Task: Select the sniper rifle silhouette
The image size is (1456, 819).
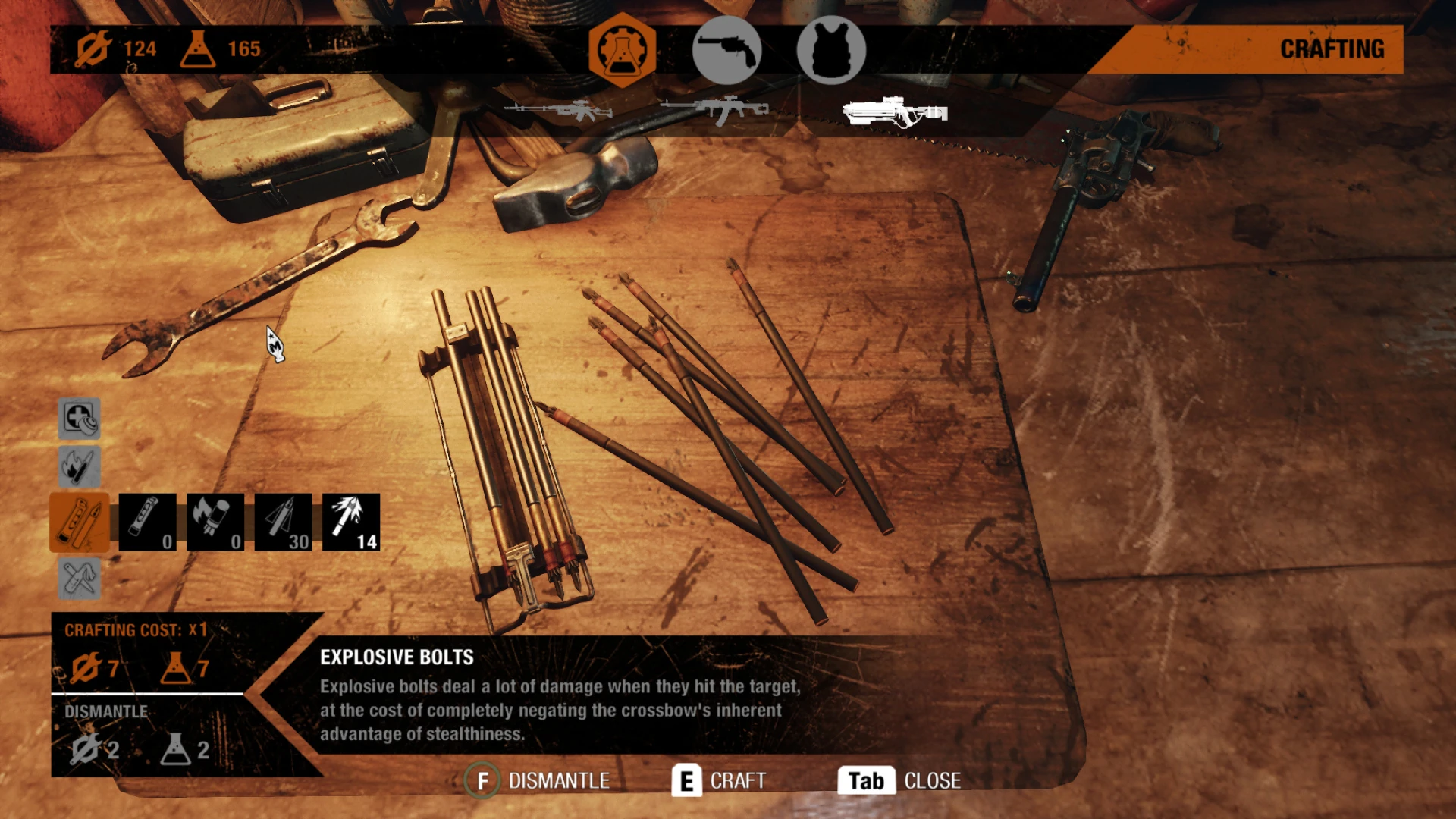Action: (x=559, y=111)
